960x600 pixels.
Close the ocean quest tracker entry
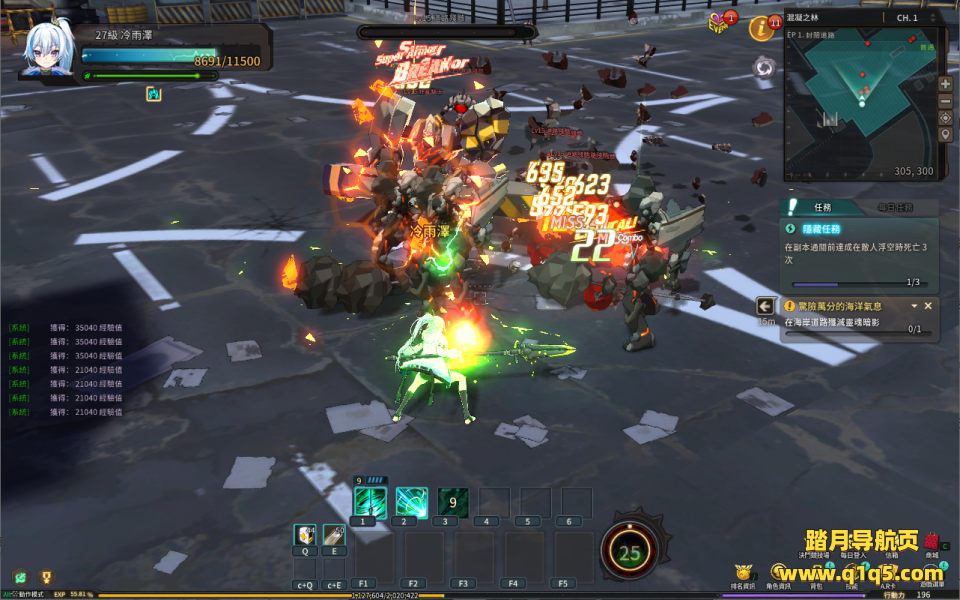928,306
